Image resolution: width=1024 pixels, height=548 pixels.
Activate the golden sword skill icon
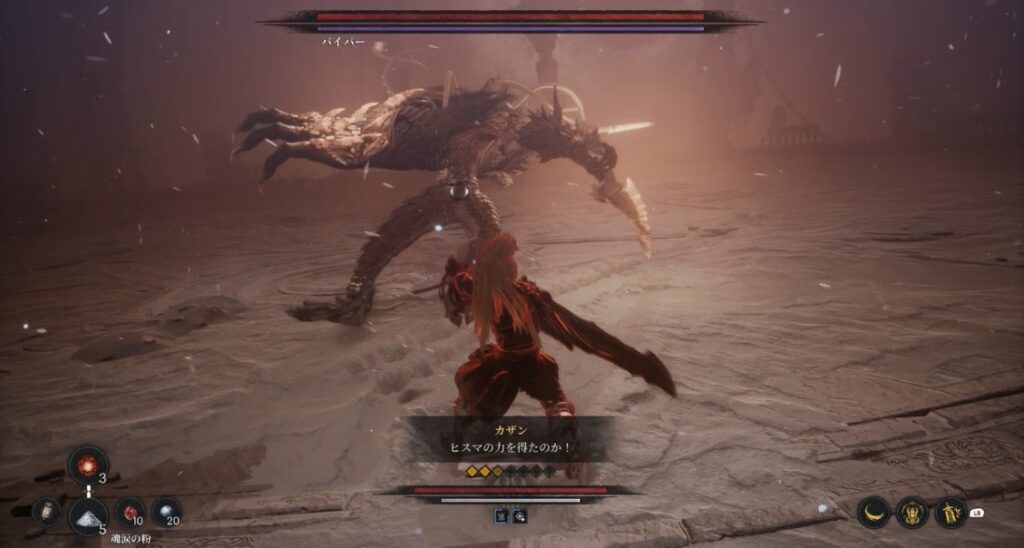click(x=950, y=512)
